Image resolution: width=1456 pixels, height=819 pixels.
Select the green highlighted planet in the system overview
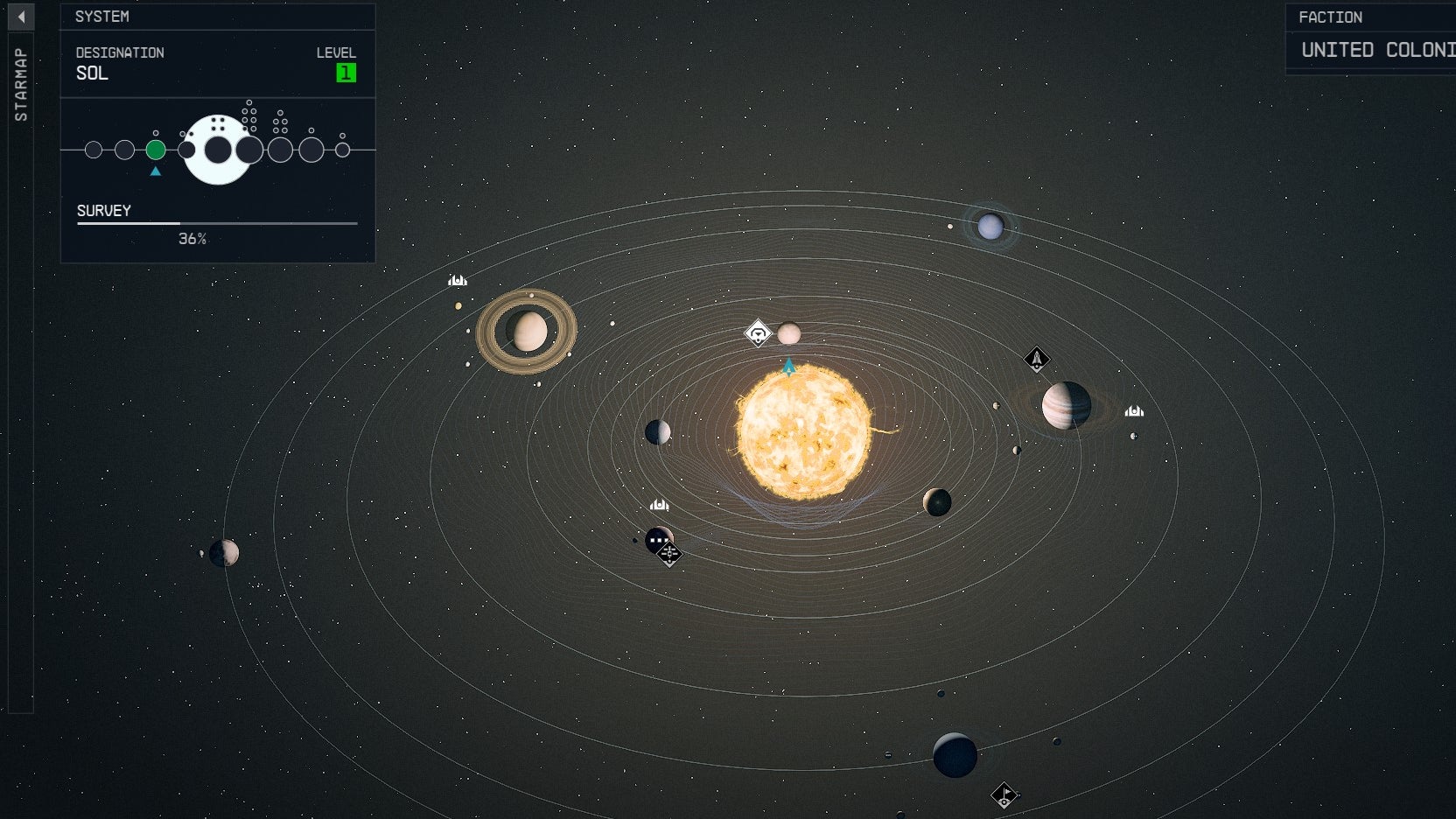[x=156, y=150]
